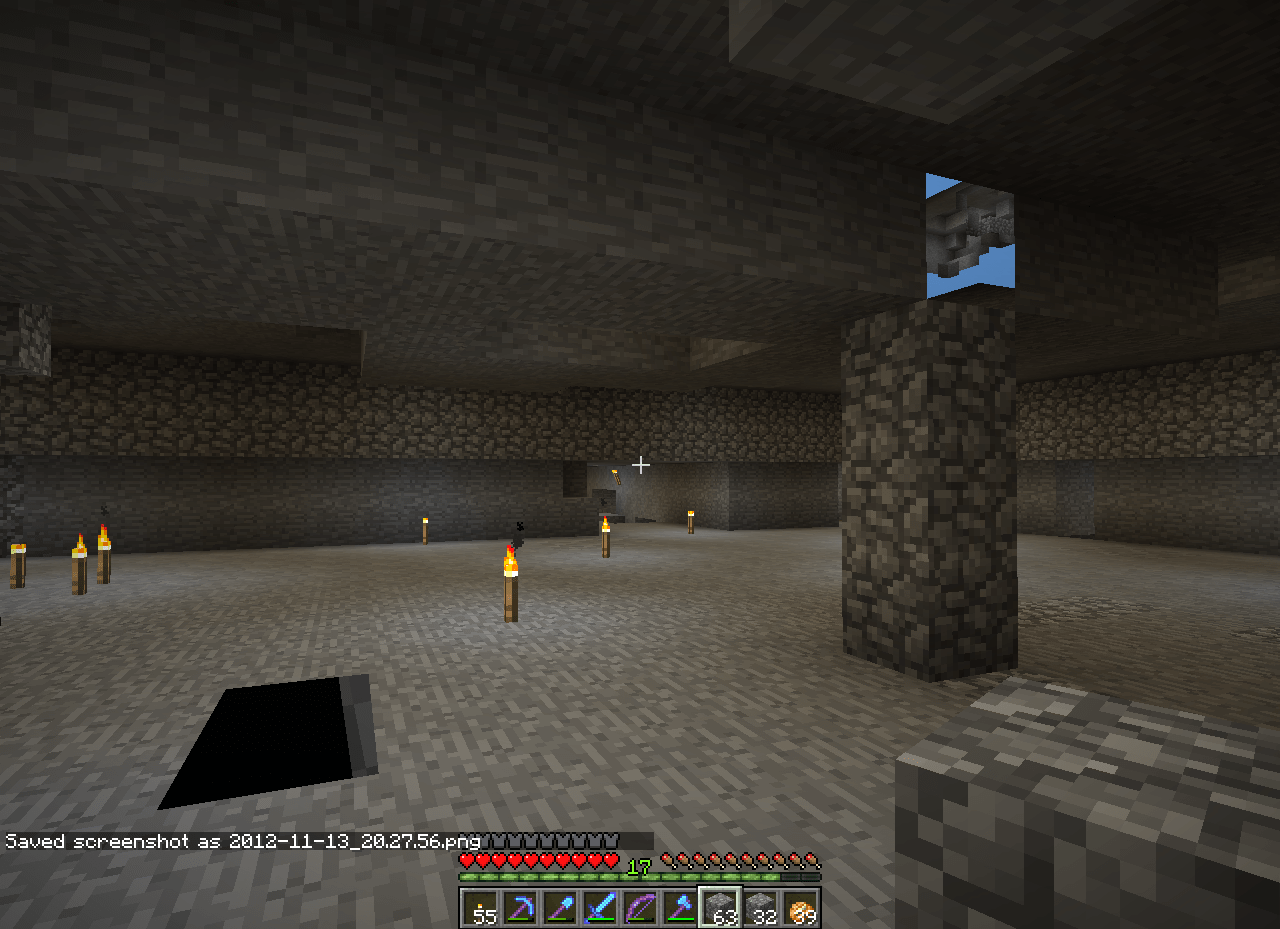Select the enchanted bow in the hotbar
This screenshot has height=929, width=1280.
tap(639, 908)
